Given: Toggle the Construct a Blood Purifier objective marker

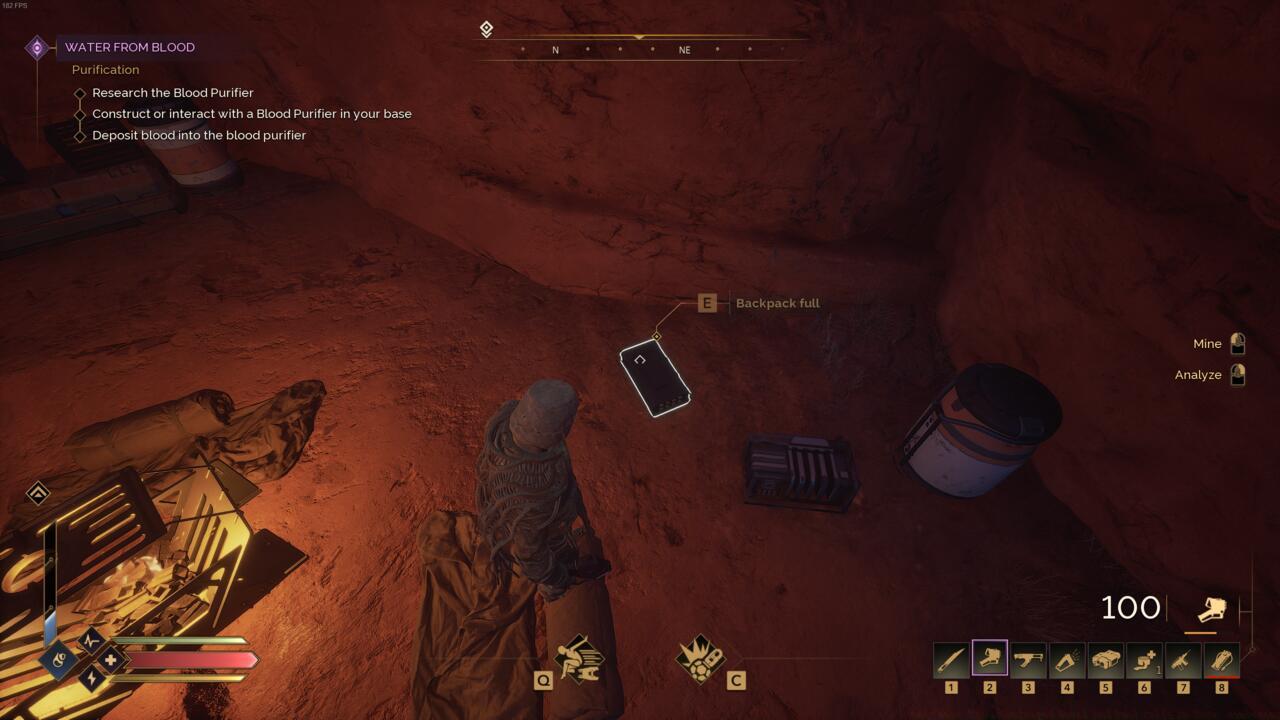Looking at the screenshot, I should (x=79, y=113).
